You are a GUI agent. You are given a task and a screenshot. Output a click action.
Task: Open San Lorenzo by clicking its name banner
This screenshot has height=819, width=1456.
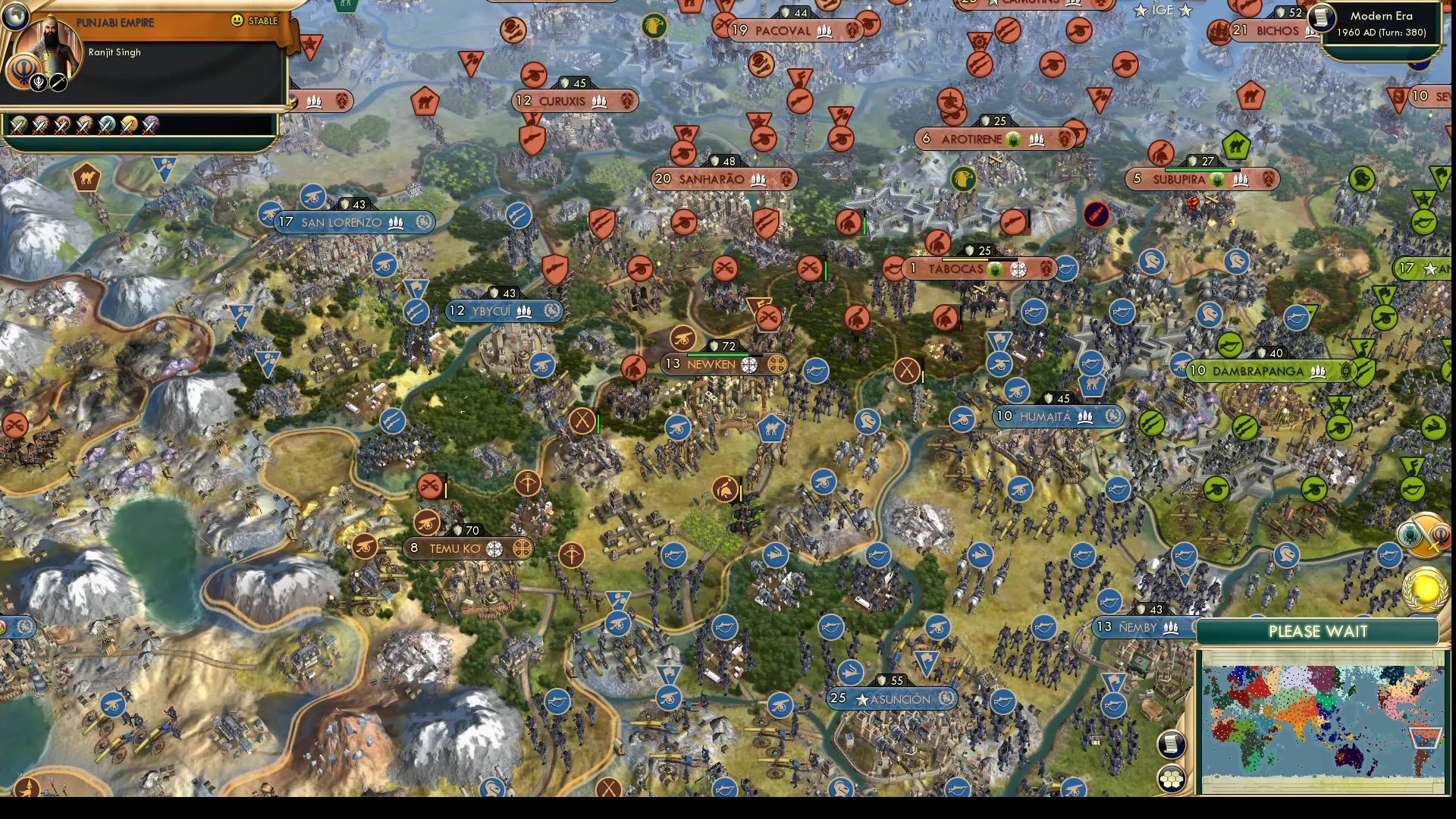(x=341, y=222)
